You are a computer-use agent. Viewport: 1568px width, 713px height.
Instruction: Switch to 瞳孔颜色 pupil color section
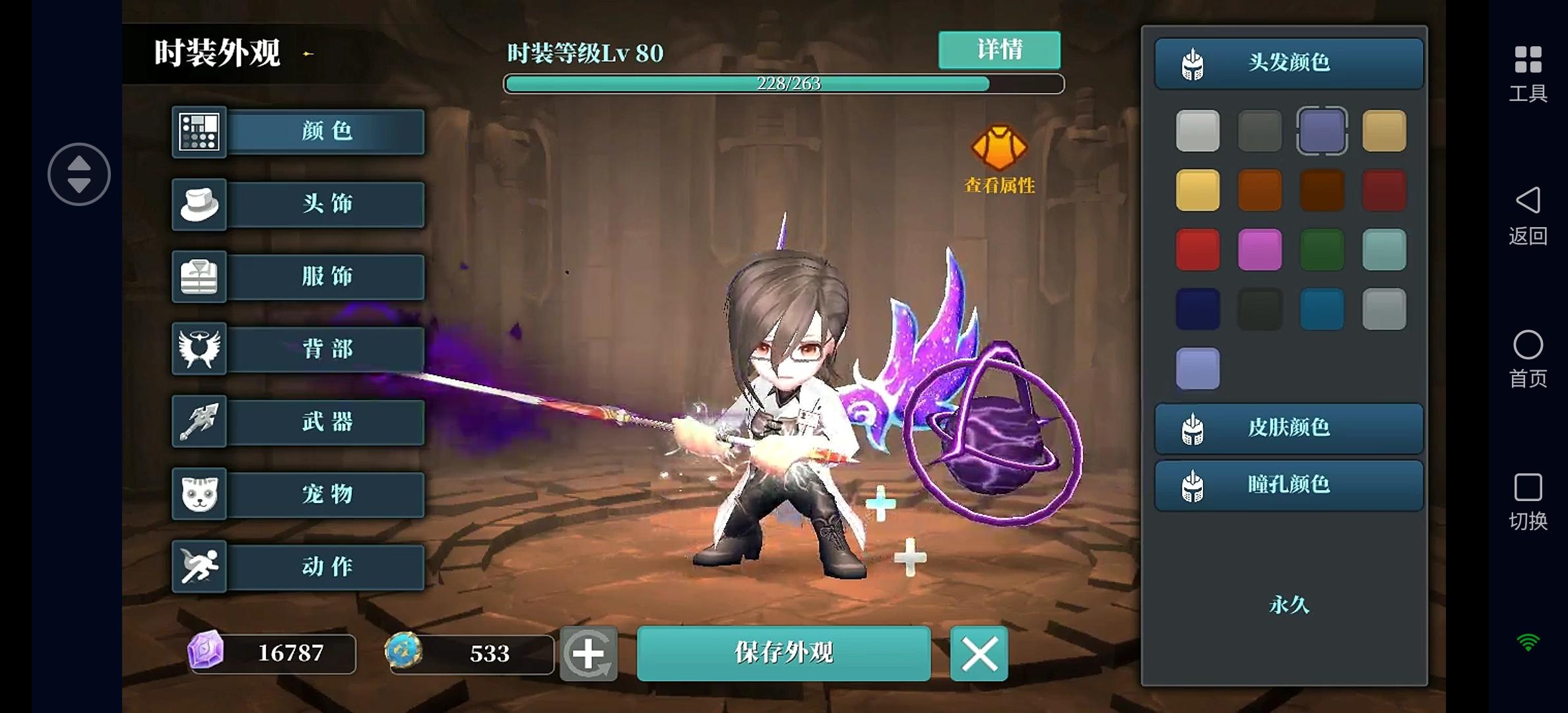1288,486
